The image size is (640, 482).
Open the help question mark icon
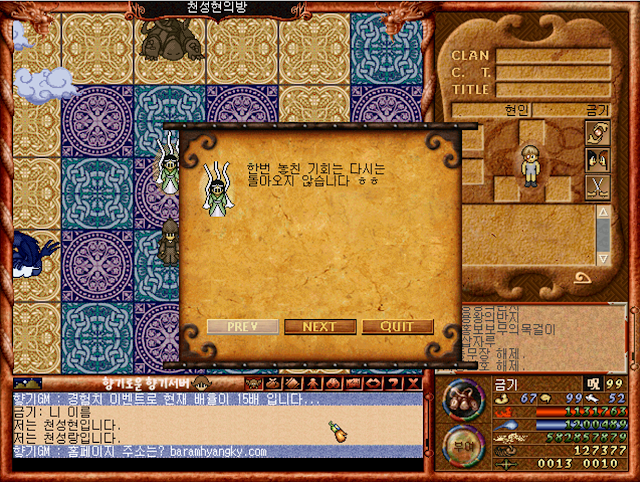click(x=392, y=383)
